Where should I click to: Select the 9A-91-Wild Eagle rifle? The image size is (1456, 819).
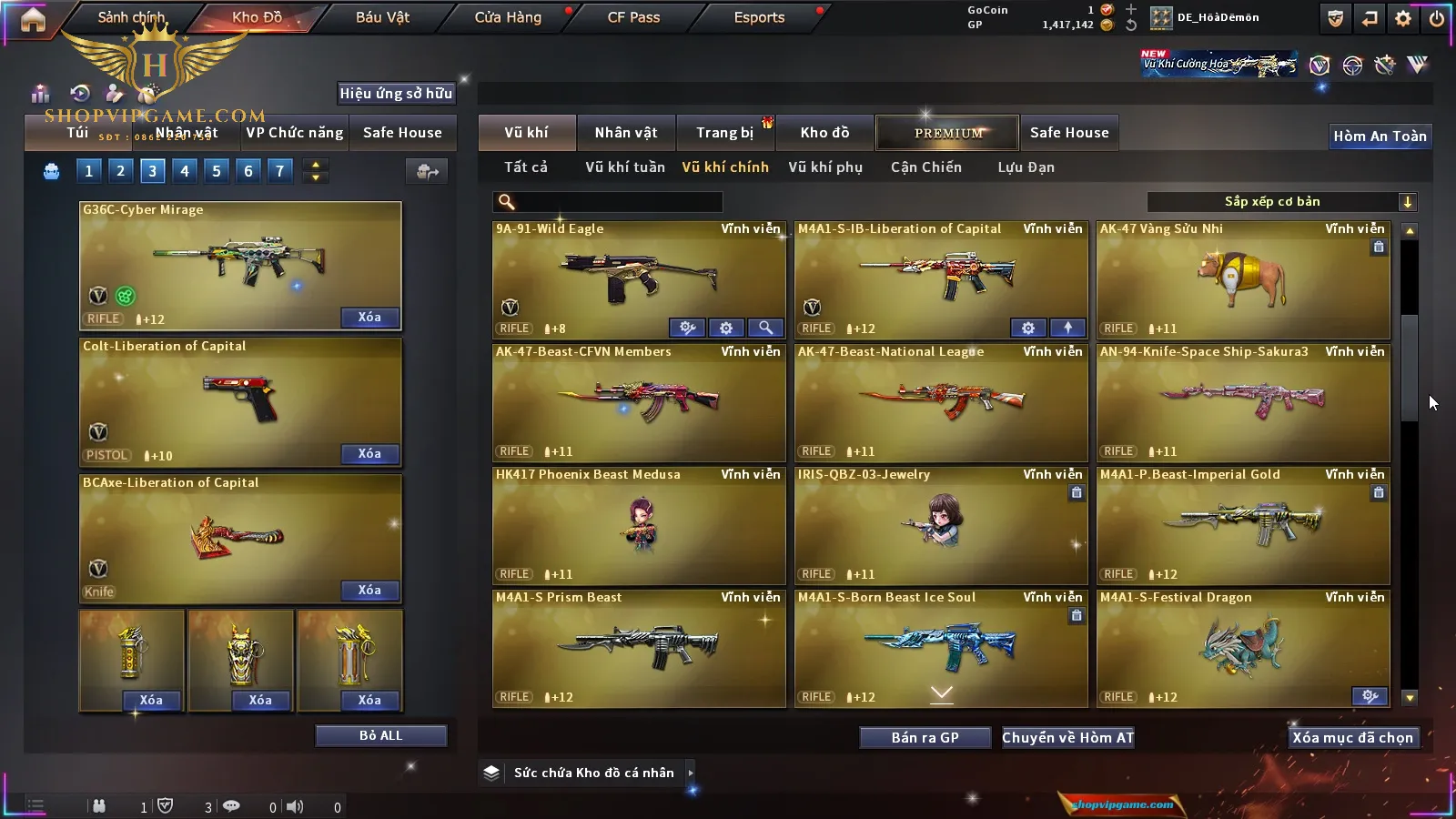point(638,278)
